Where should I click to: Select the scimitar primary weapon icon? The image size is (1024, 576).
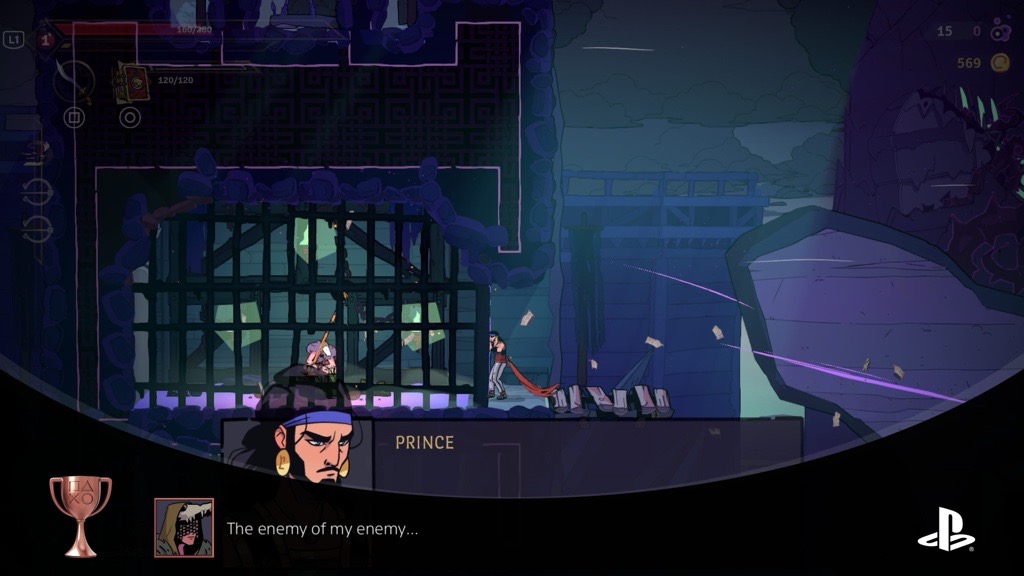click(x=74, y=81)
